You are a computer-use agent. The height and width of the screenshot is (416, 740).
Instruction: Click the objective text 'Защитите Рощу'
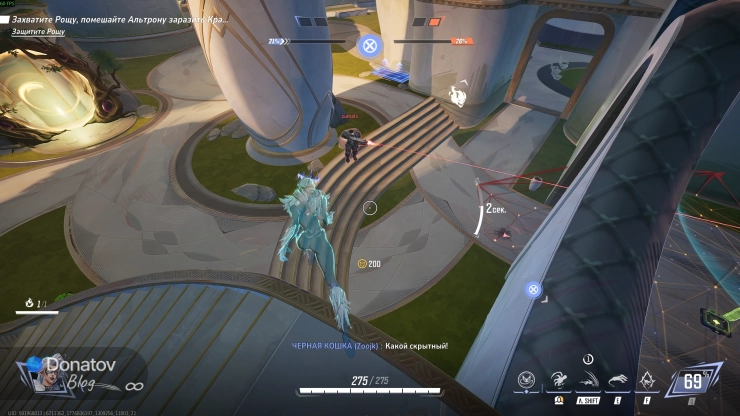pyautogui.click(x=39, y=32)
